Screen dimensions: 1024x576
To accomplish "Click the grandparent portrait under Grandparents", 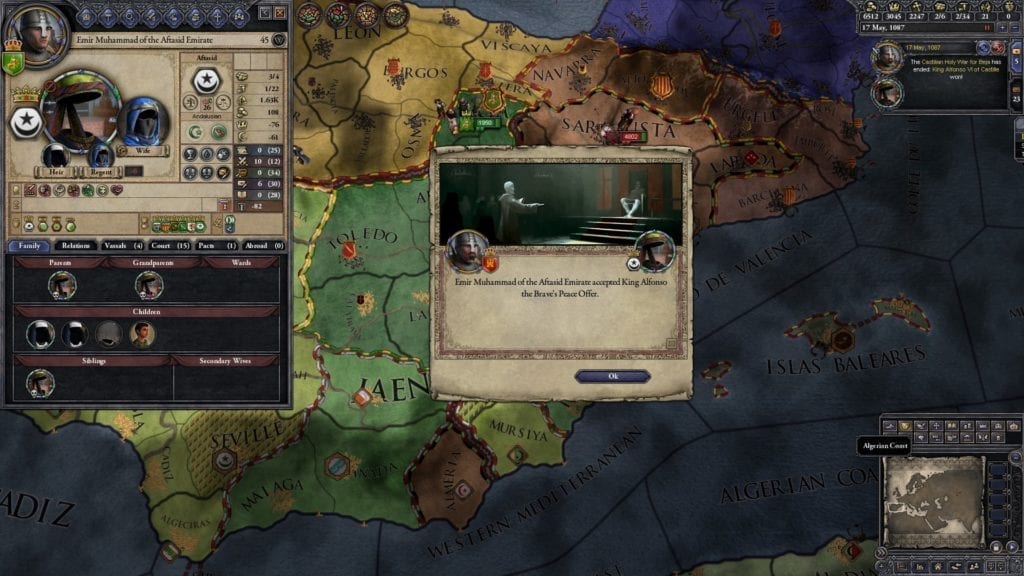I will click(x=149, y=285).
